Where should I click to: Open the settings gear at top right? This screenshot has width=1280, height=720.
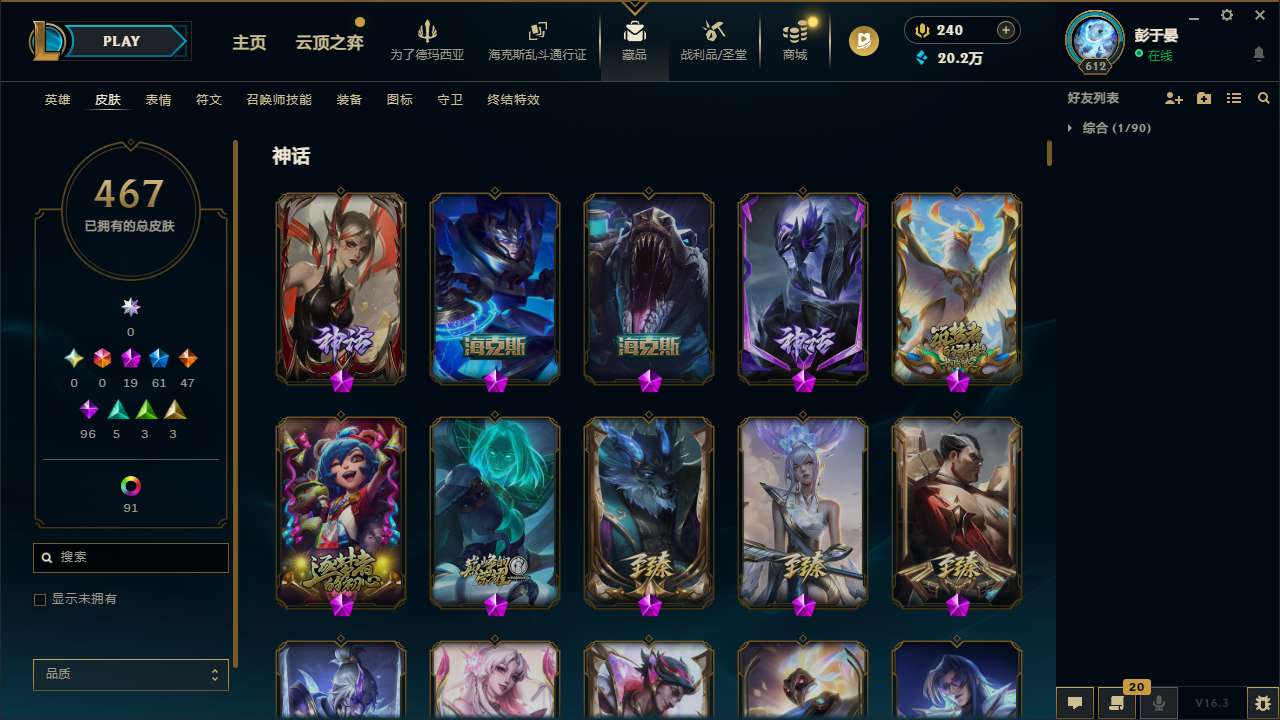point(1226,15)
